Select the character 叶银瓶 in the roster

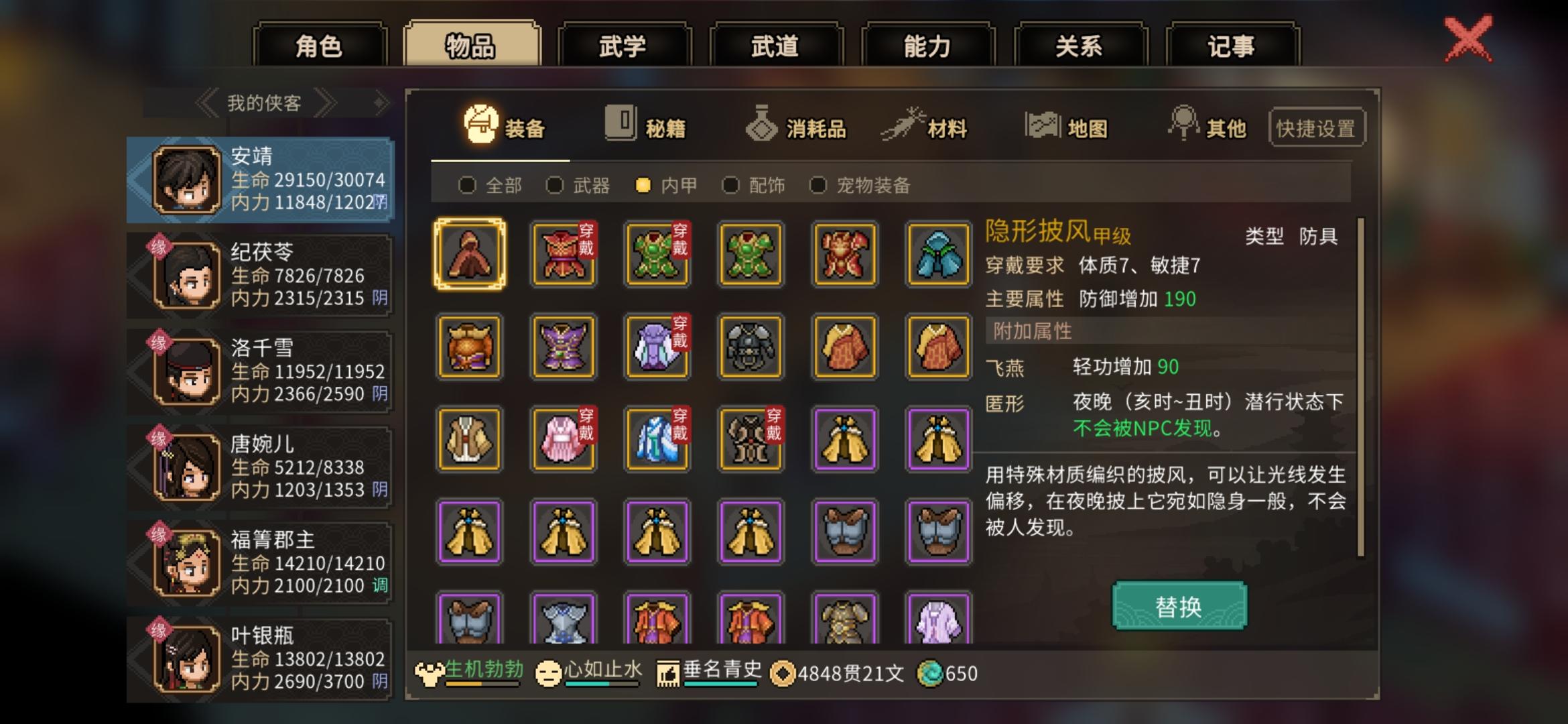(261, 660)
